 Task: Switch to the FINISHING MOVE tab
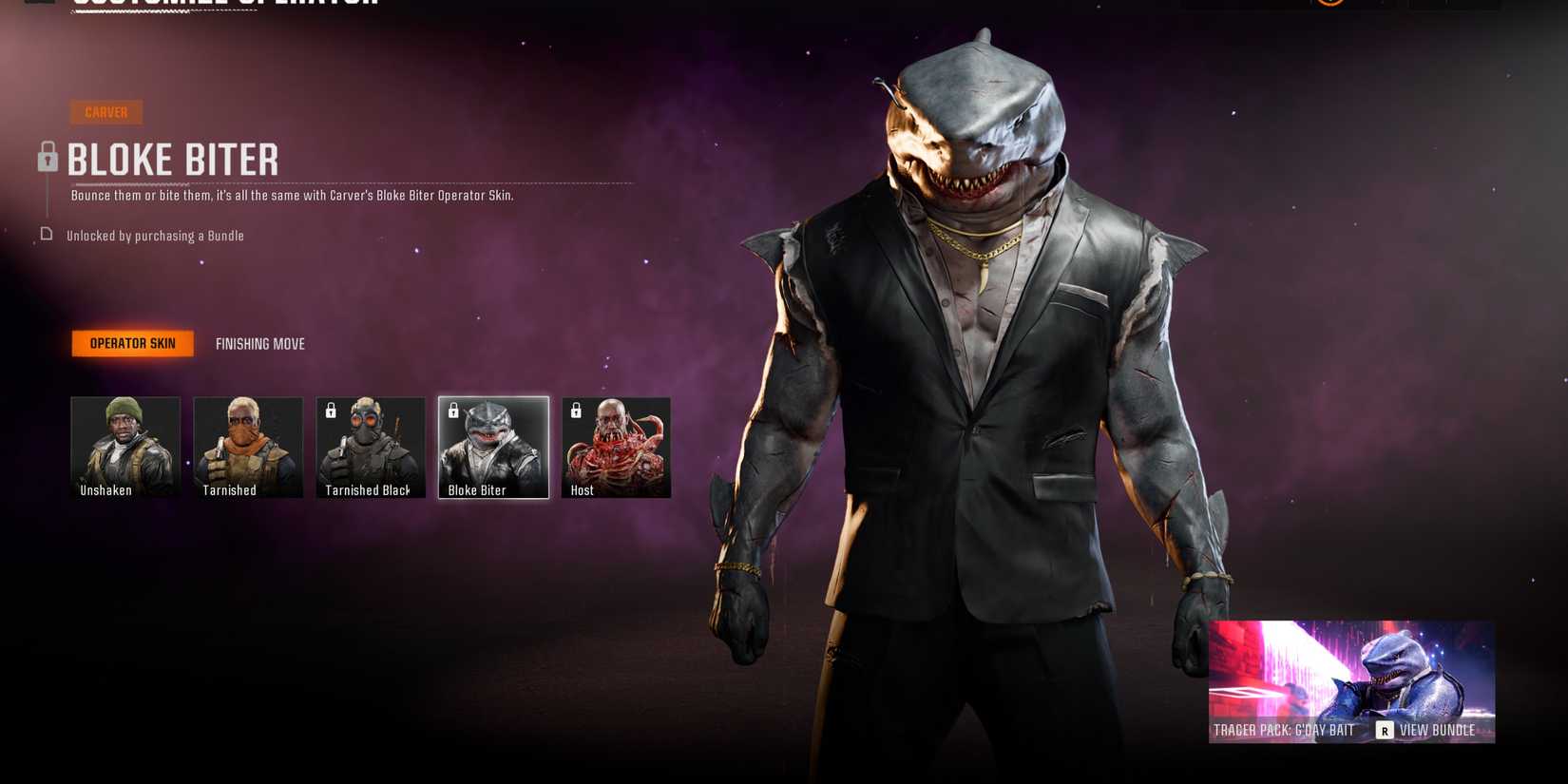pos(259,343)
